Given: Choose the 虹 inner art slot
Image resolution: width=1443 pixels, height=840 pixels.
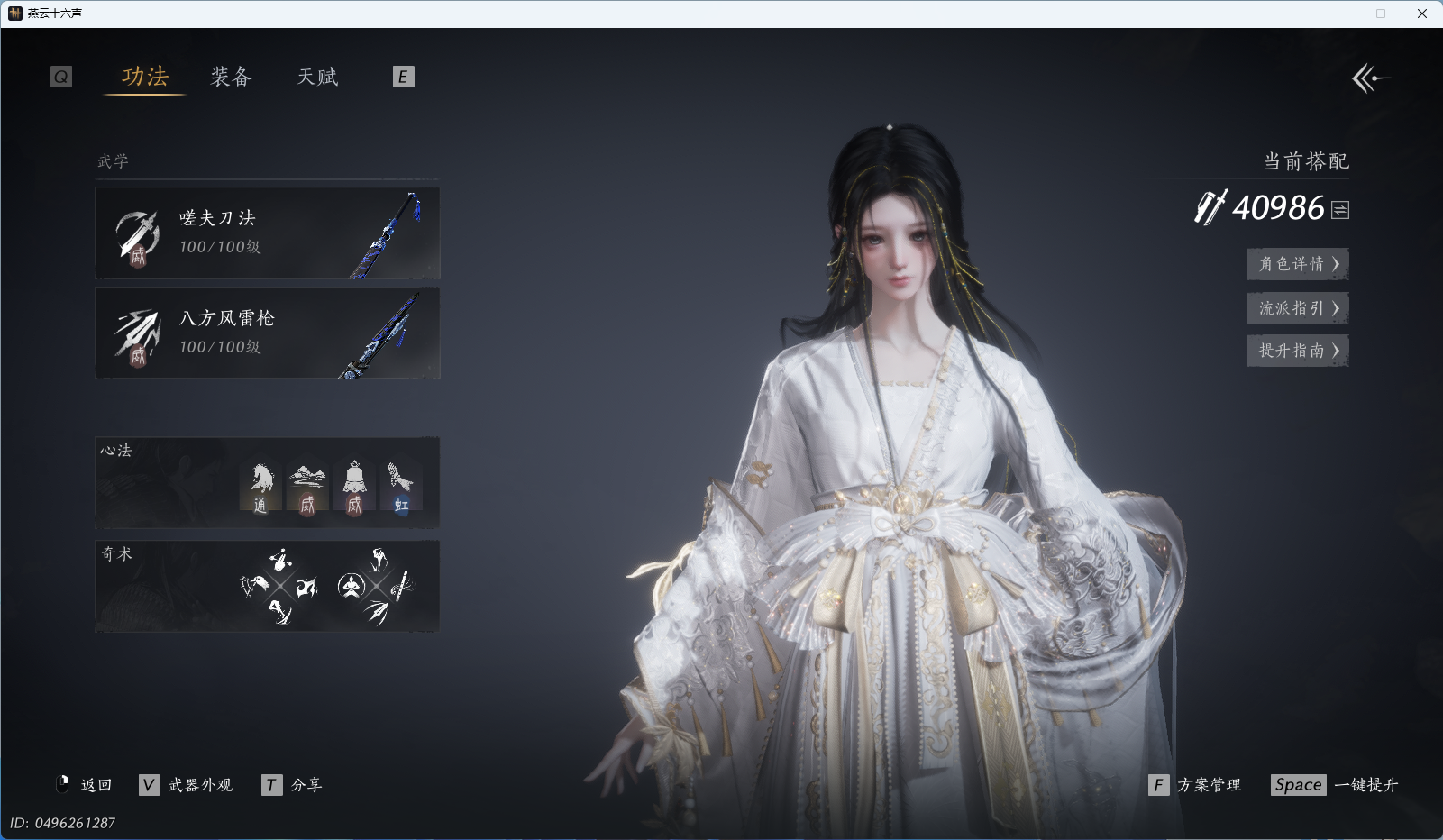Looking at the screenshot, I should [x=401, y=488].
